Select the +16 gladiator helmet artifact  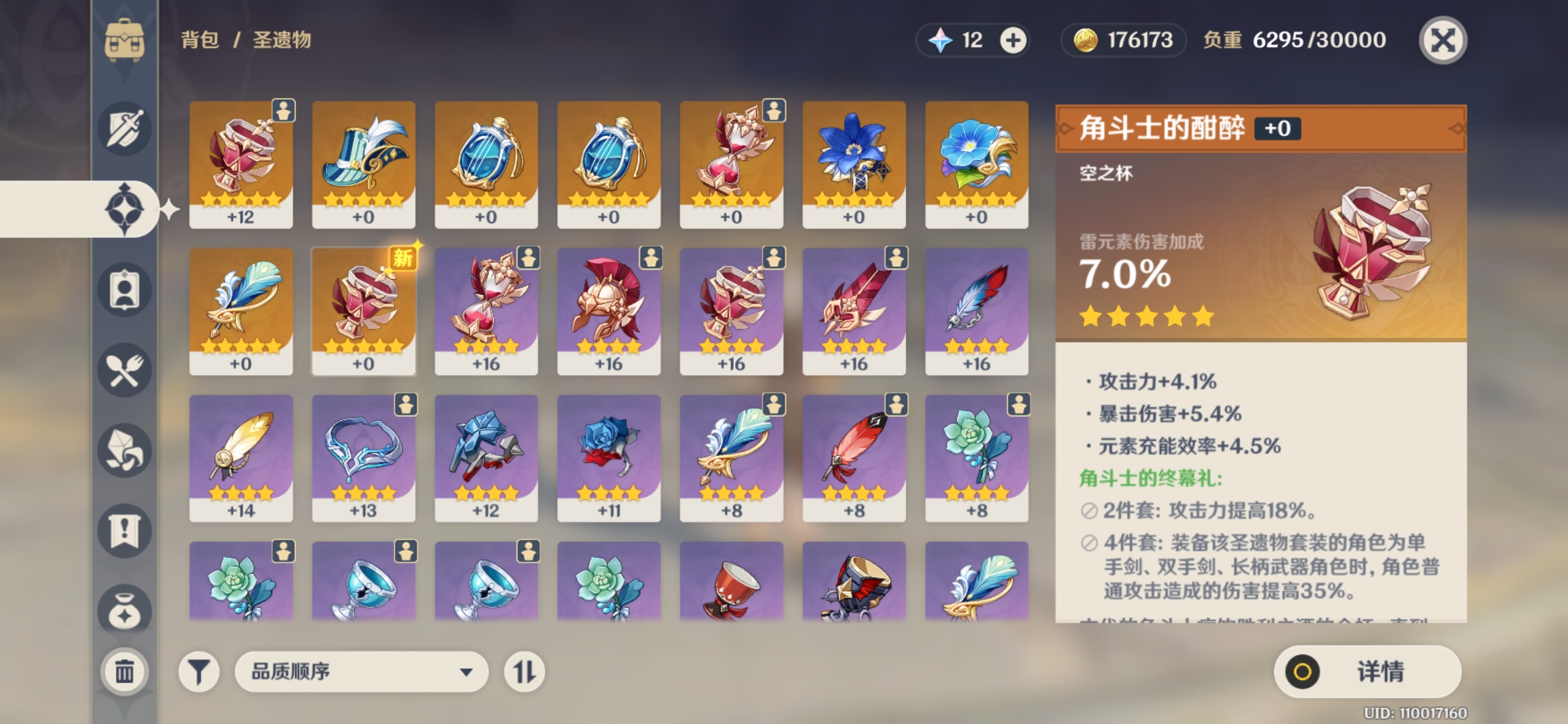(608, 310)
